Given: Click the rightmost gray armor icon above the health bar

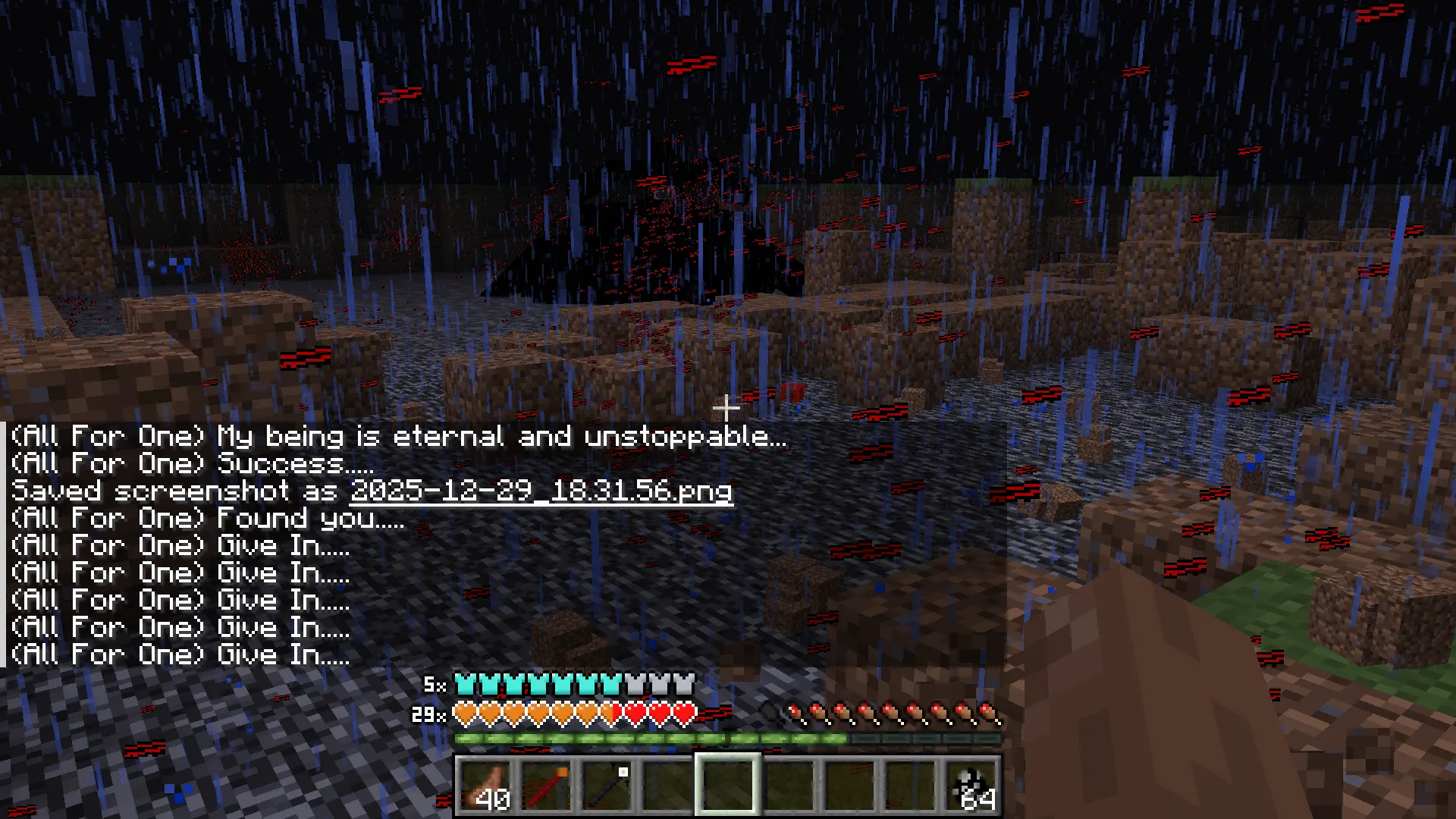Looking at the screenshot, I should 685,685.
